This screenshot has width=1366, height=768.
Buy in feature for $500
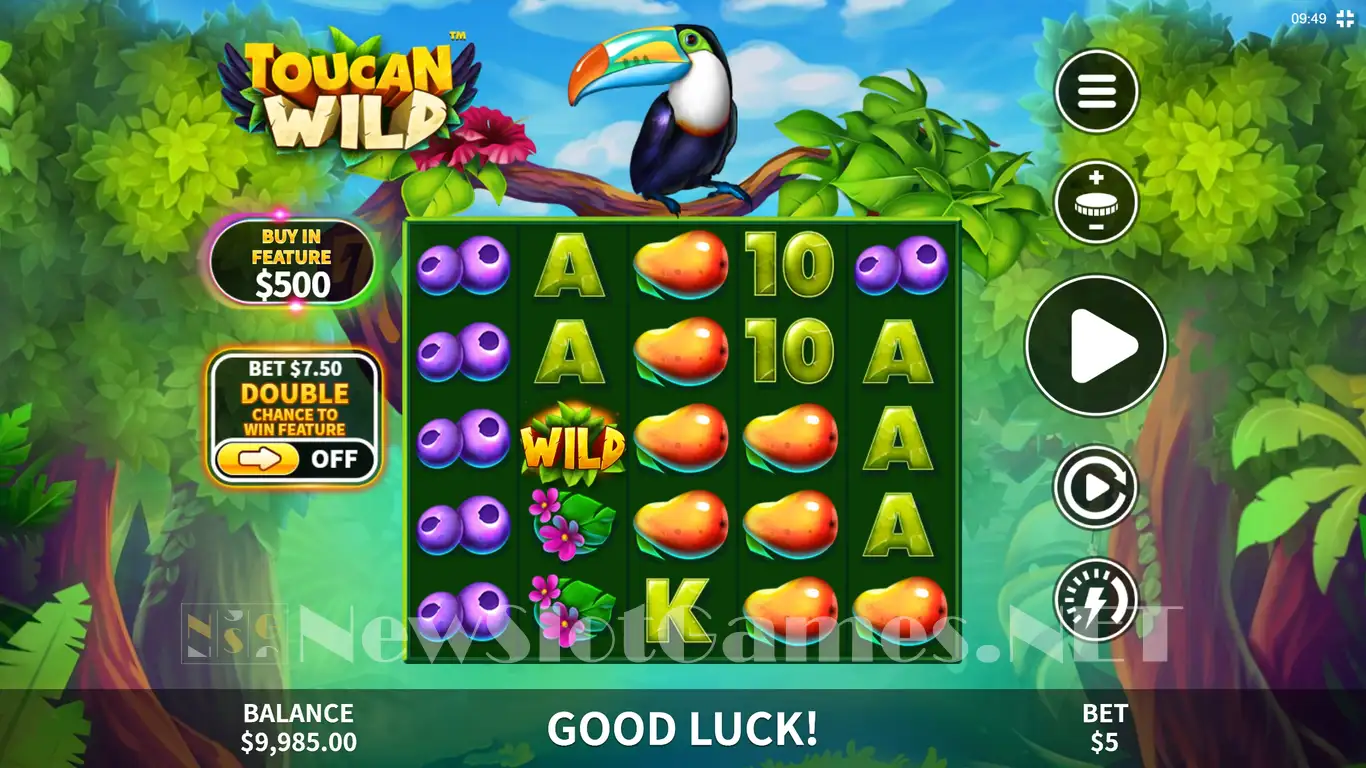click(292, 262)
